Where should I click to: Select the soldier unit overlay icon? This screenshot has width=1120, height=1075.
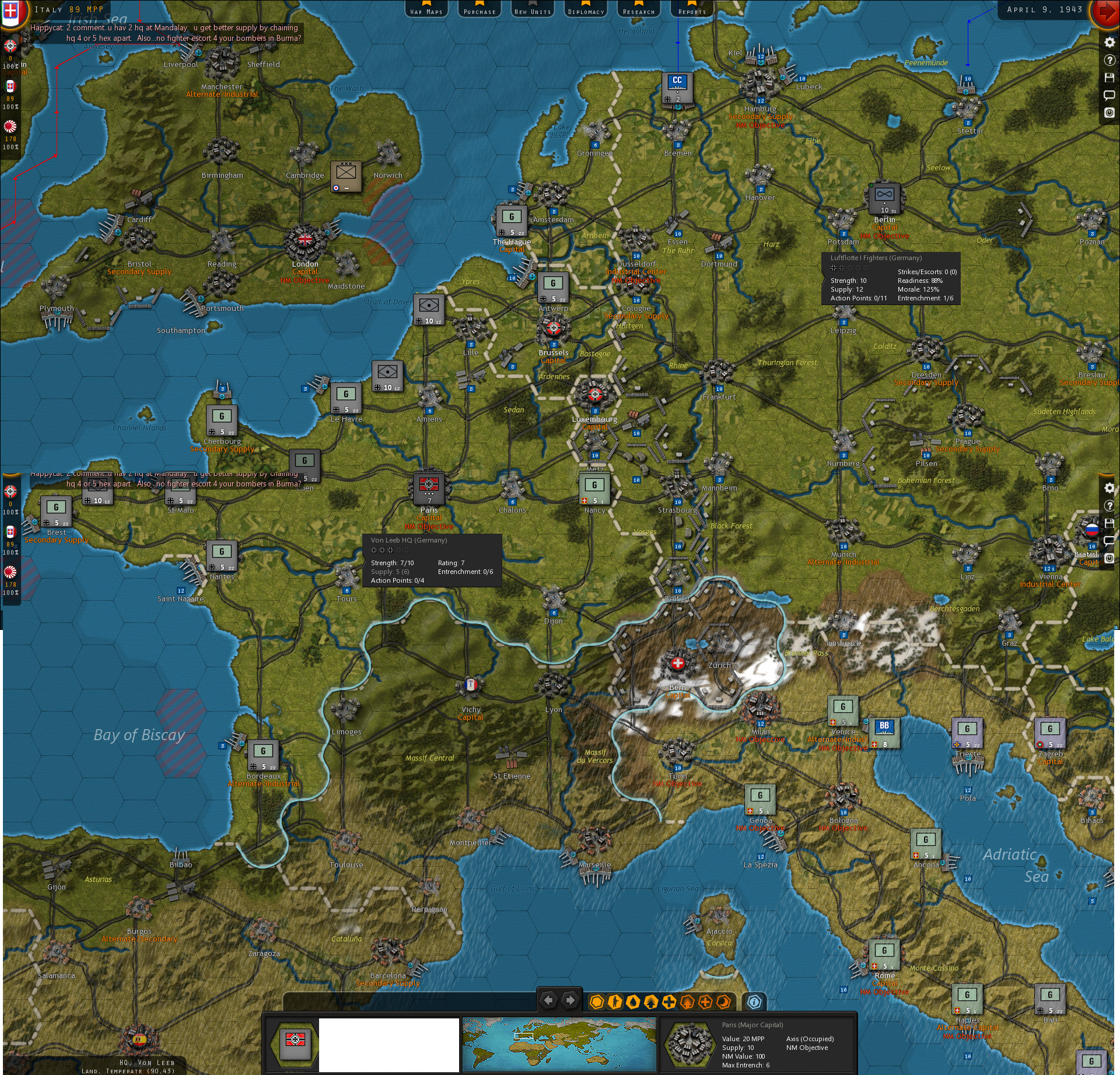[614, 1002]
